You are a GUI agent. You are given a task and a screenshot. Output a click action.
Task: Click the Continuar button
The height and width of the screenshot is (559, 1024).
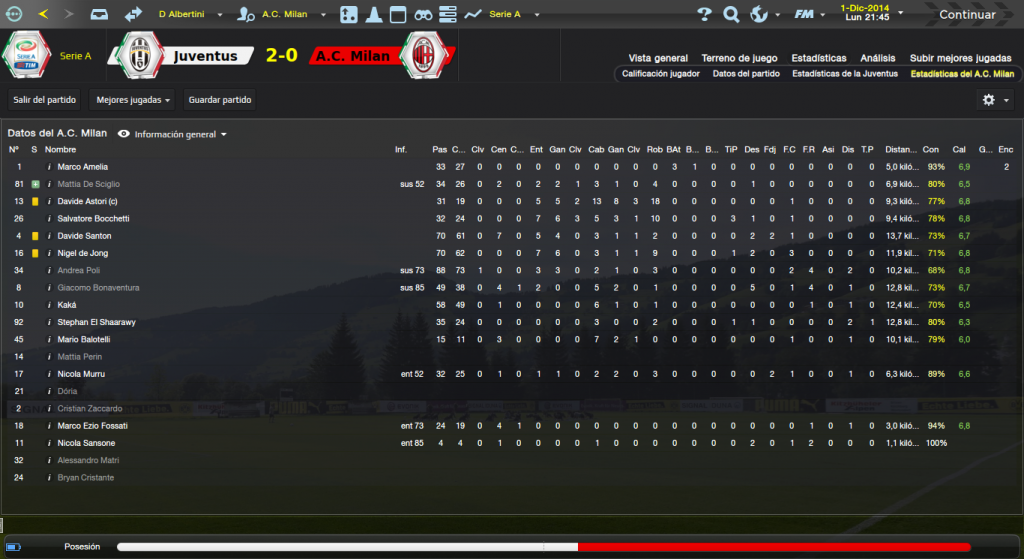pos(967,15)
